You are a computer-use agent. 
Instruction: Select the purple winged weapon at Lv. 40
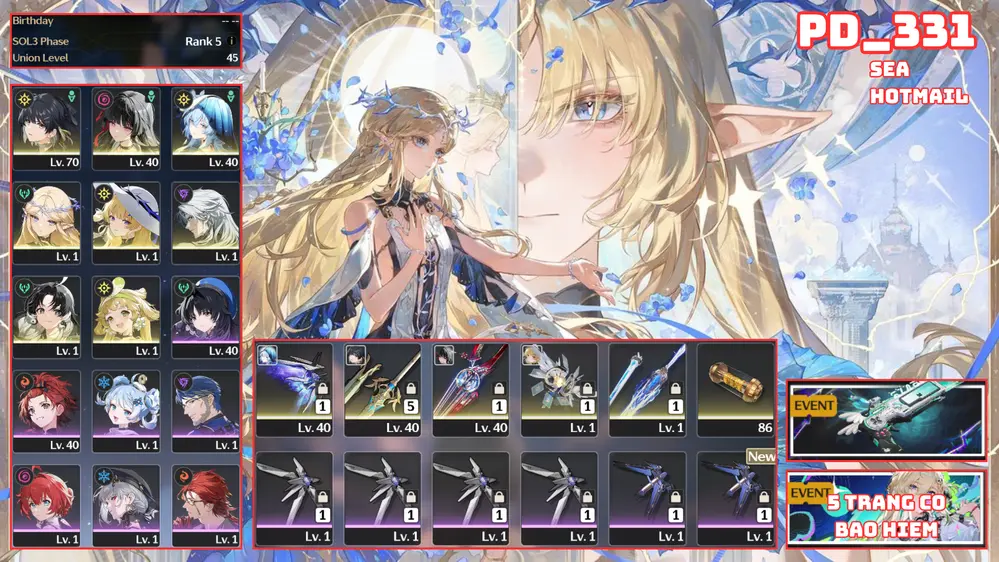(294, 388)
